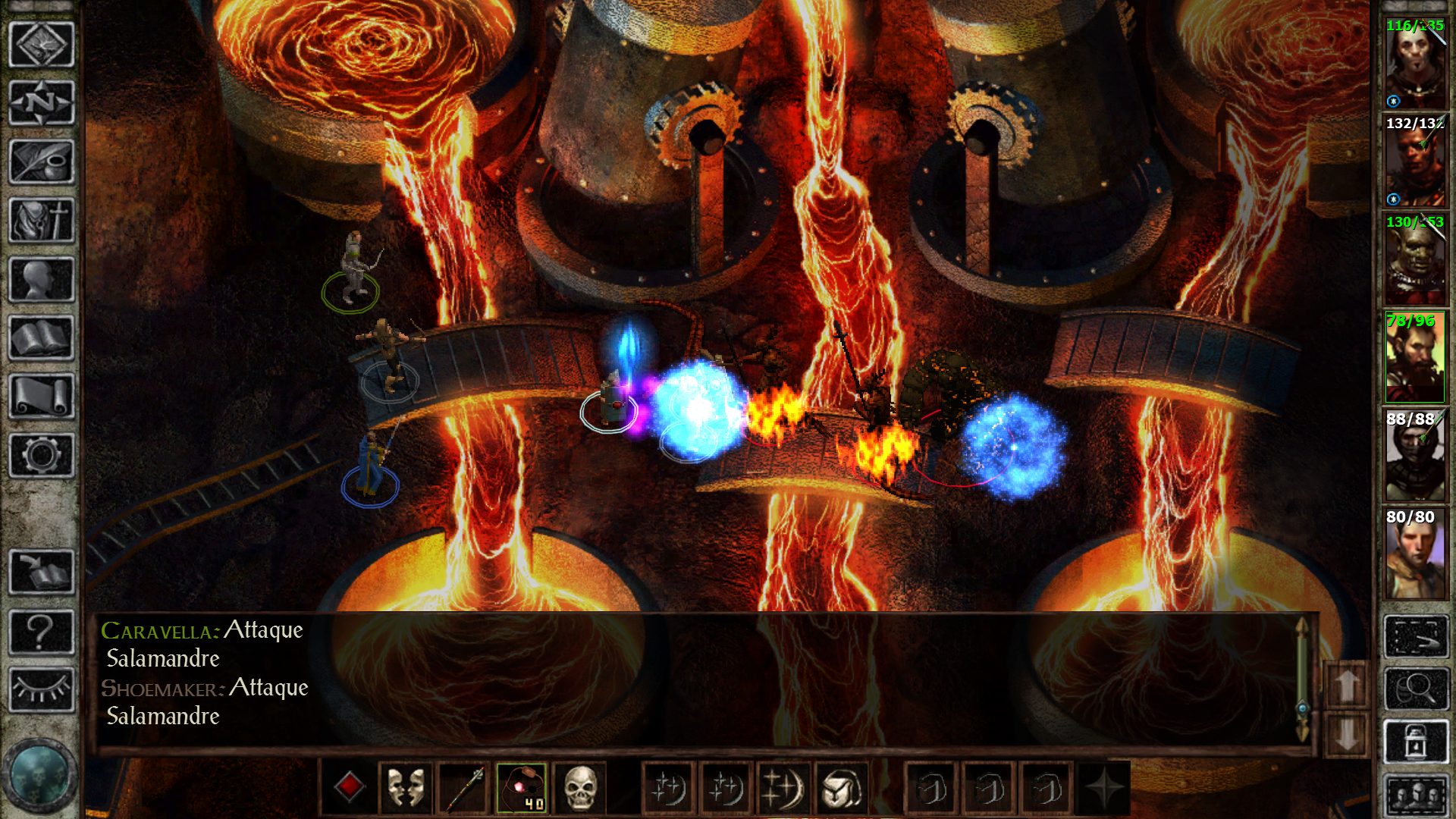The height and width of the screenshot is (819, 1456).
Task: Open the options gear button
Action: point(41,455)
